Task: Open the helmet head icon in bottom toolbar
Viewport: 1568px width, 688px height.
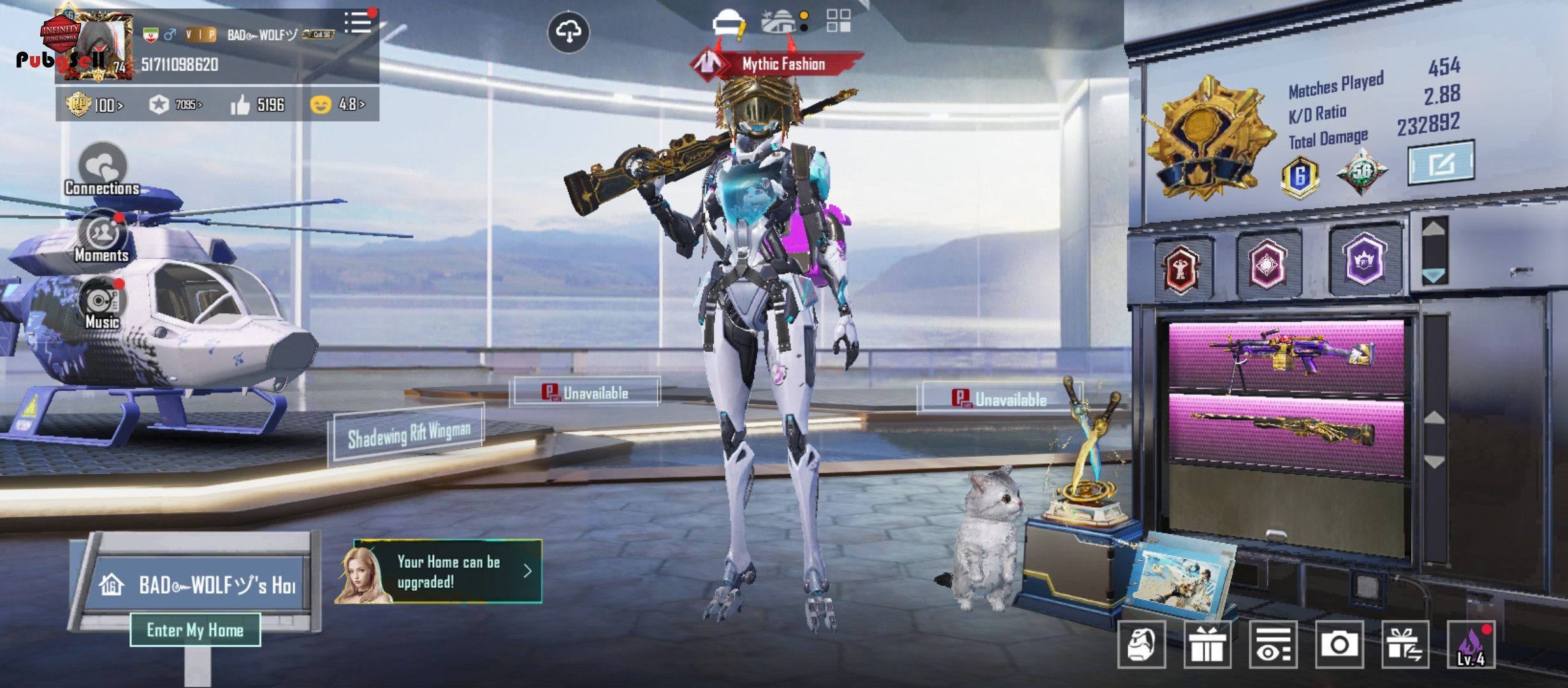Action: [1142, 645]
